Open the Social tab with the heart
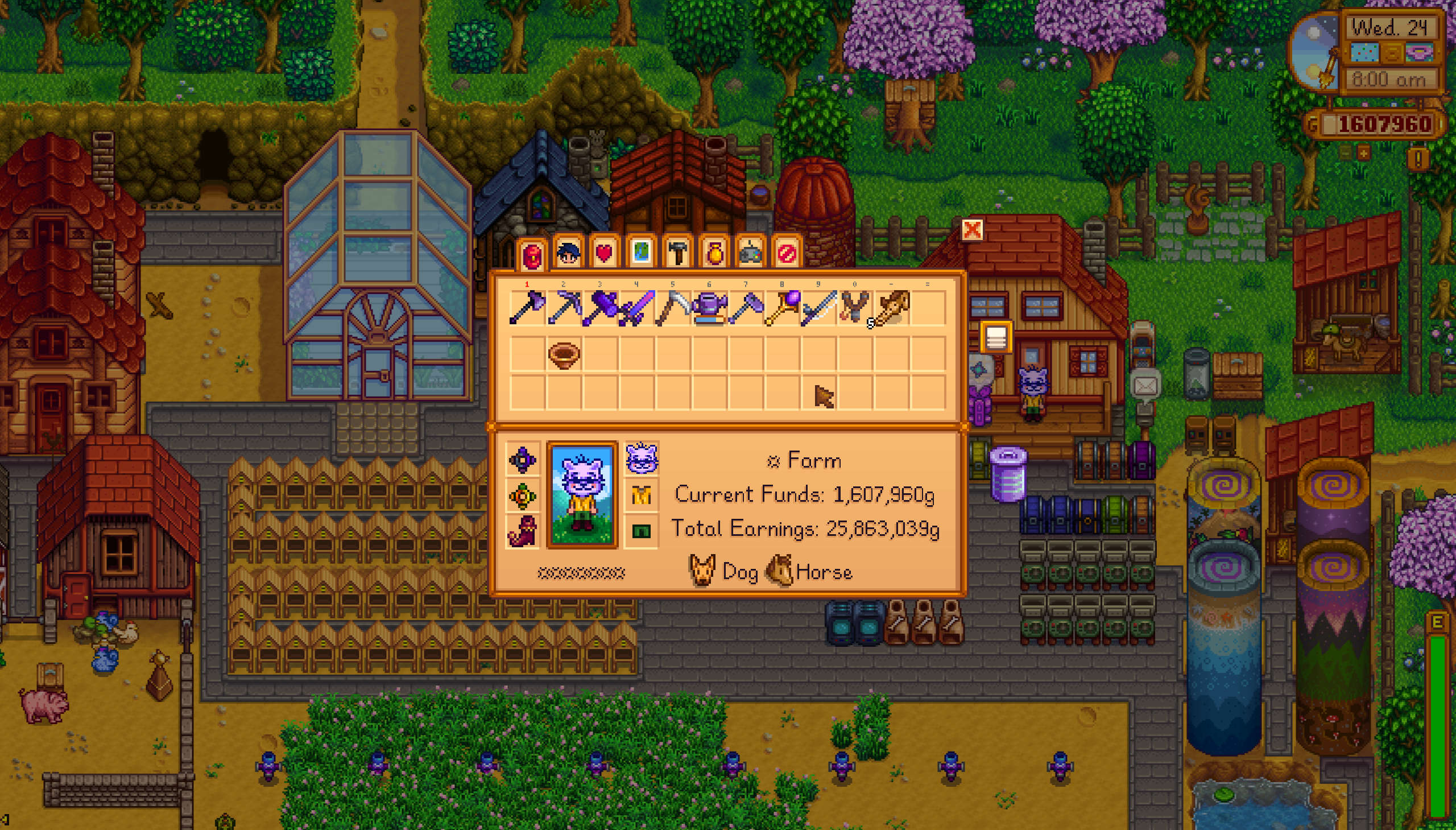 [605, 253]
